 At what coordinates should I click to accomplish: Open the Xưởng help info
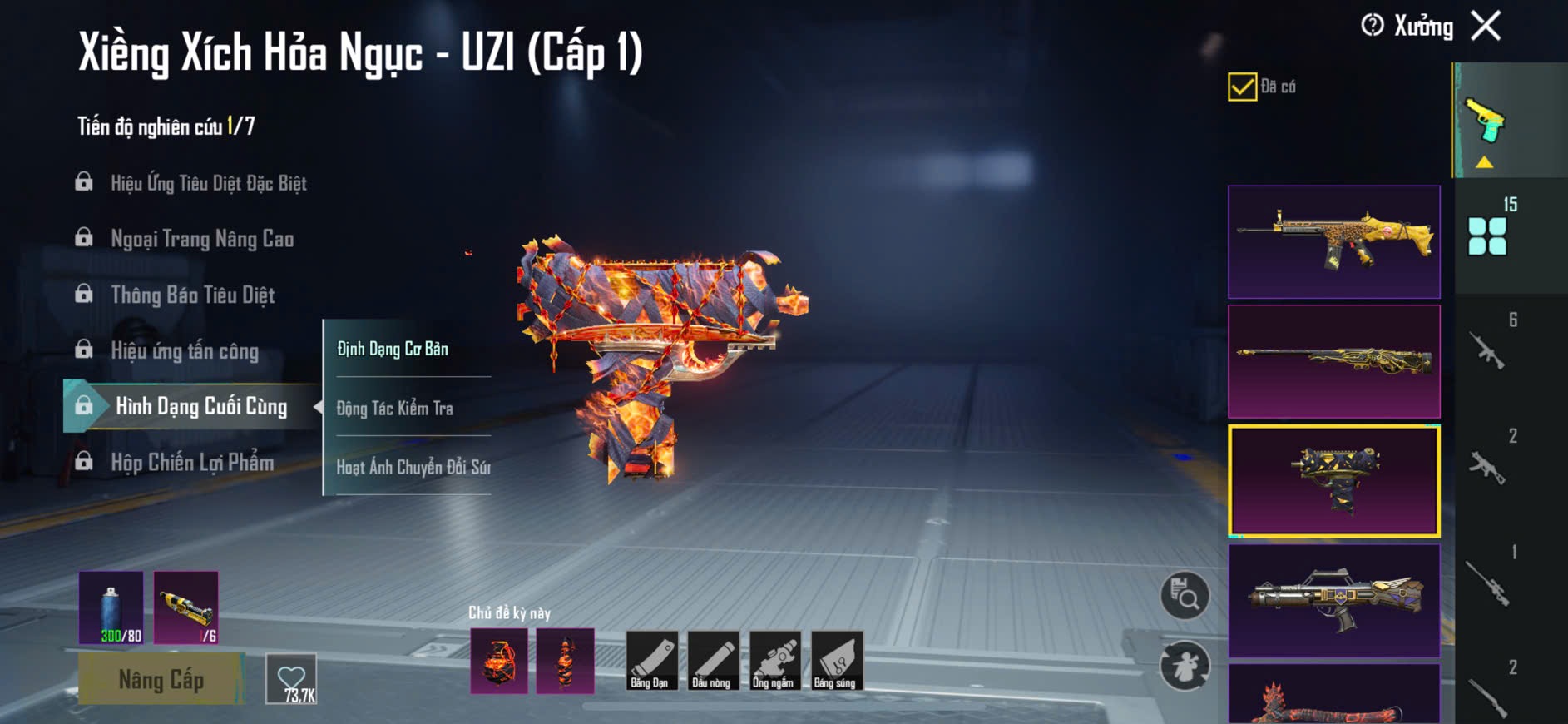point(1373,26)
